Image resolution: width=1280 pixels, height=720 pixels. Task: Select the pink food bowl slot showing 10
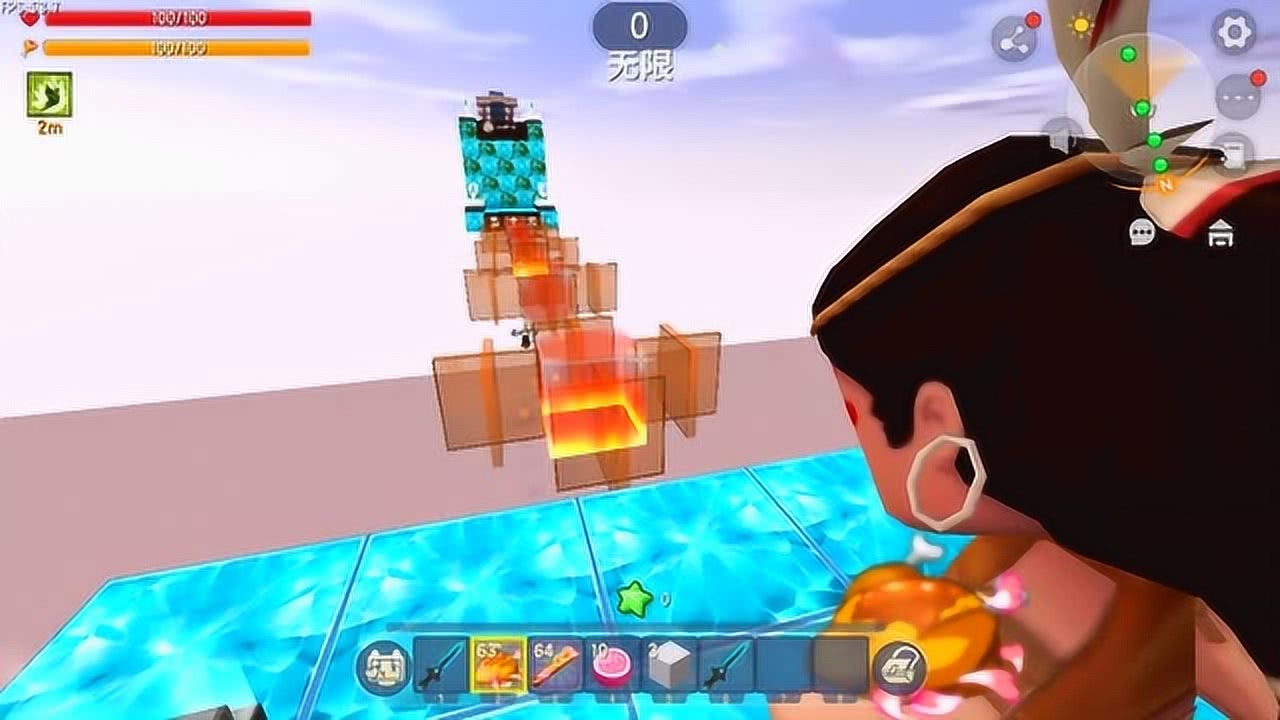click(x=610, y=663)
